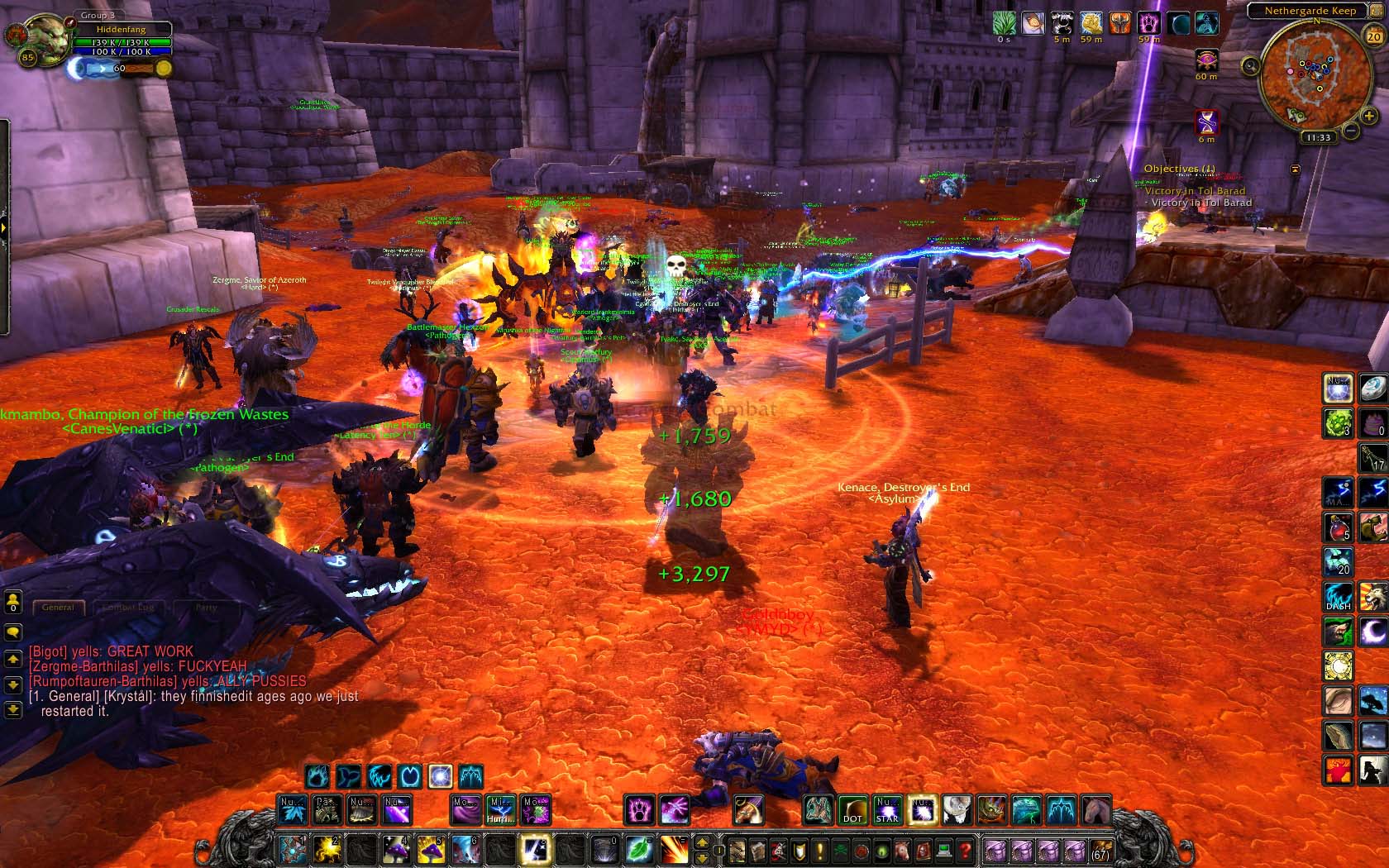Cast the DOT macro button
Image resolution: width=1389 pixels, height=868 pixels.
click(x=852, y=809)
